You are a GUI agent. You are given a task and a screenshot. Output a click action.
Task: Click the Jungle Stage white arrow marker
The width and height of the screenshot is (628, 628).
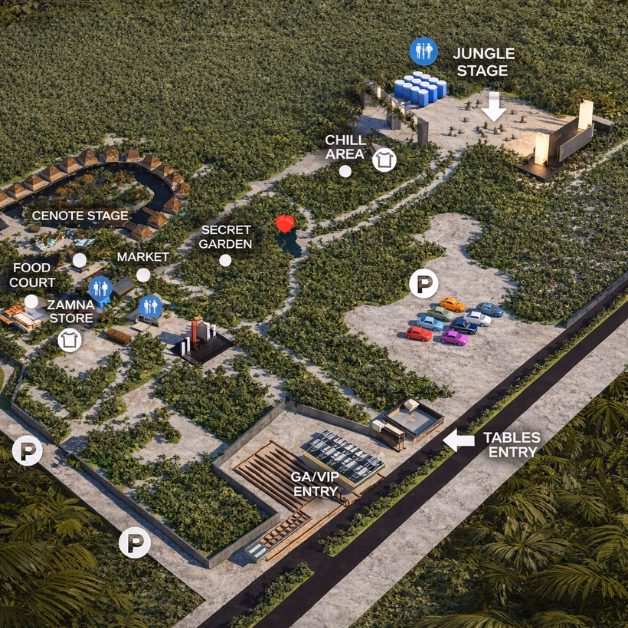pos(493,107)
